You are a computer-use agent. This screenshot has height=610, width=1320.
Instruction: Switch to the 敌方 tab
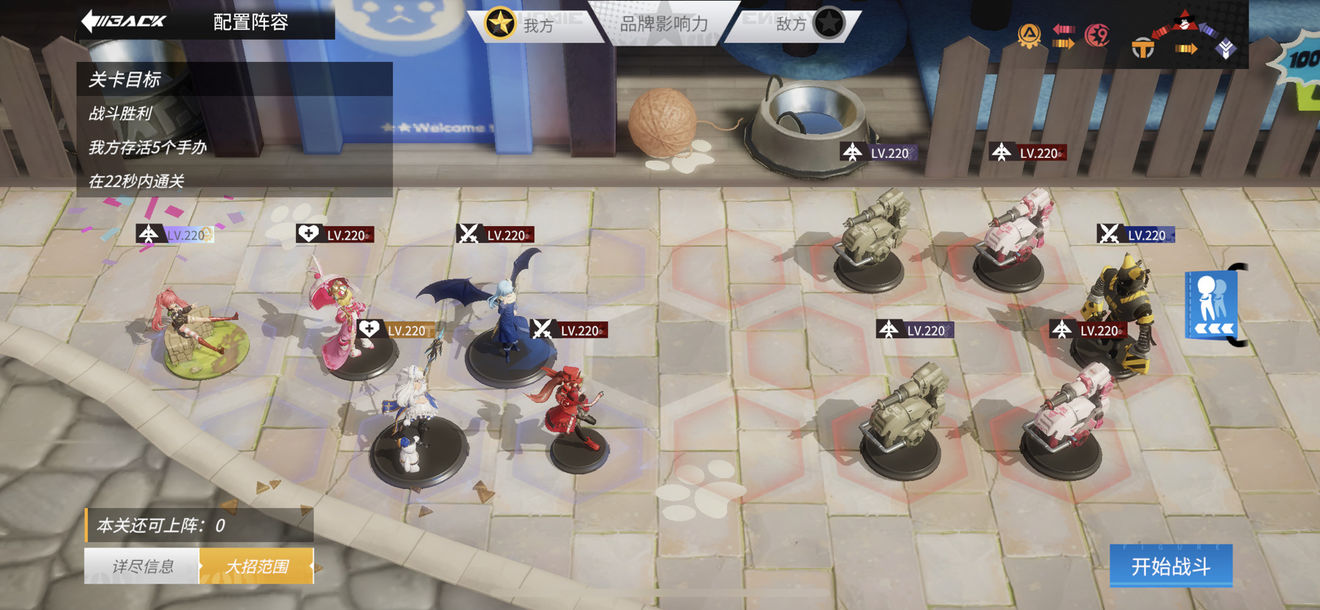[x=806, y=23]
